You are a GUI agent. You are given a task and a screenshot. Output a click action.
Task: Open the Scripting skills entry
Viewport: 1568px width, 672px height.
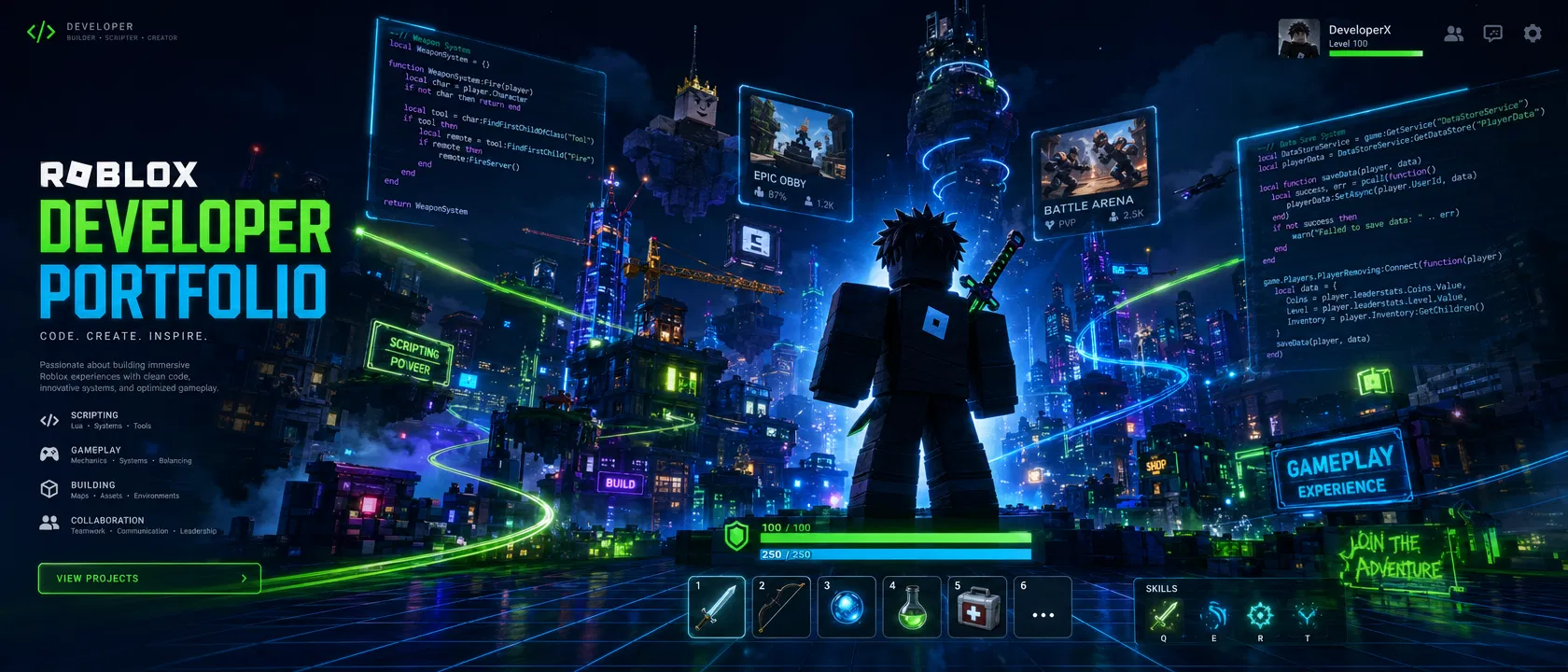point(94,420)
